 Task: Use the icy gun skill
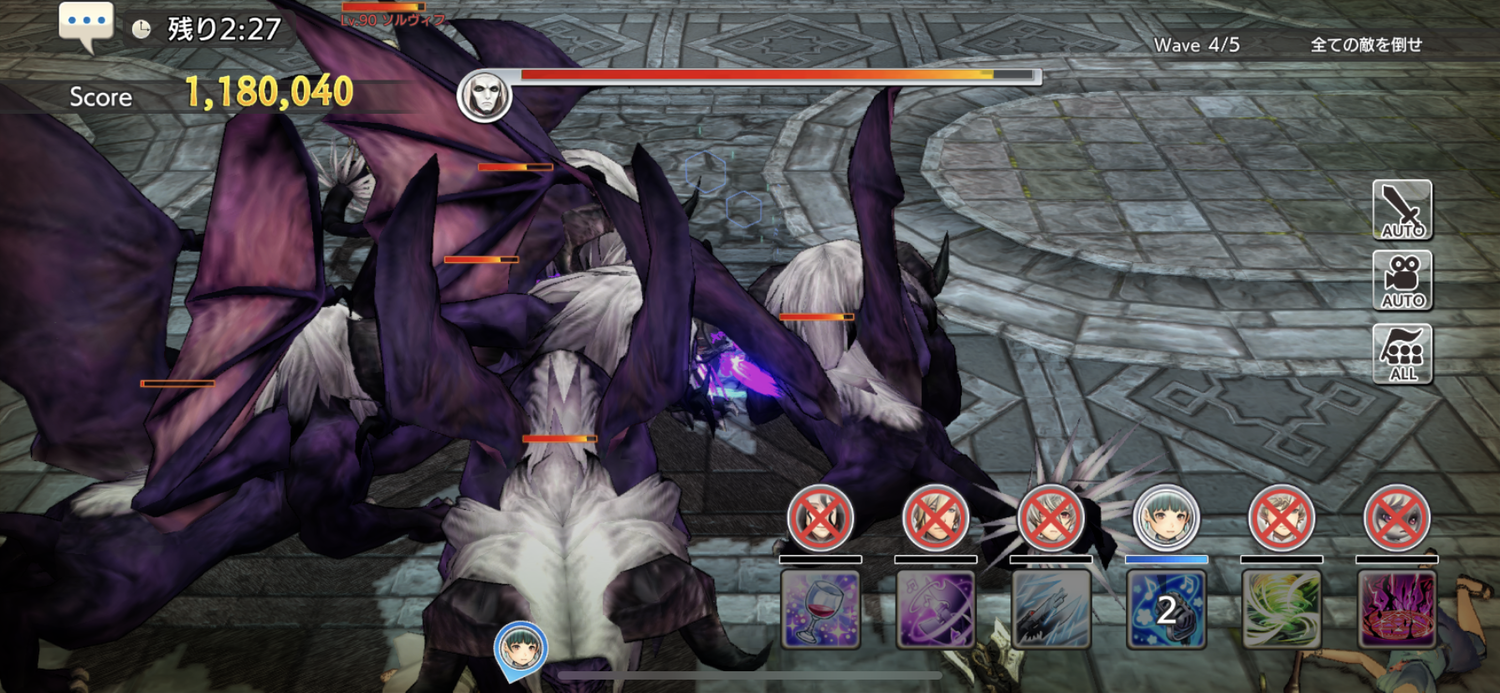click(x=1051, y=609)
